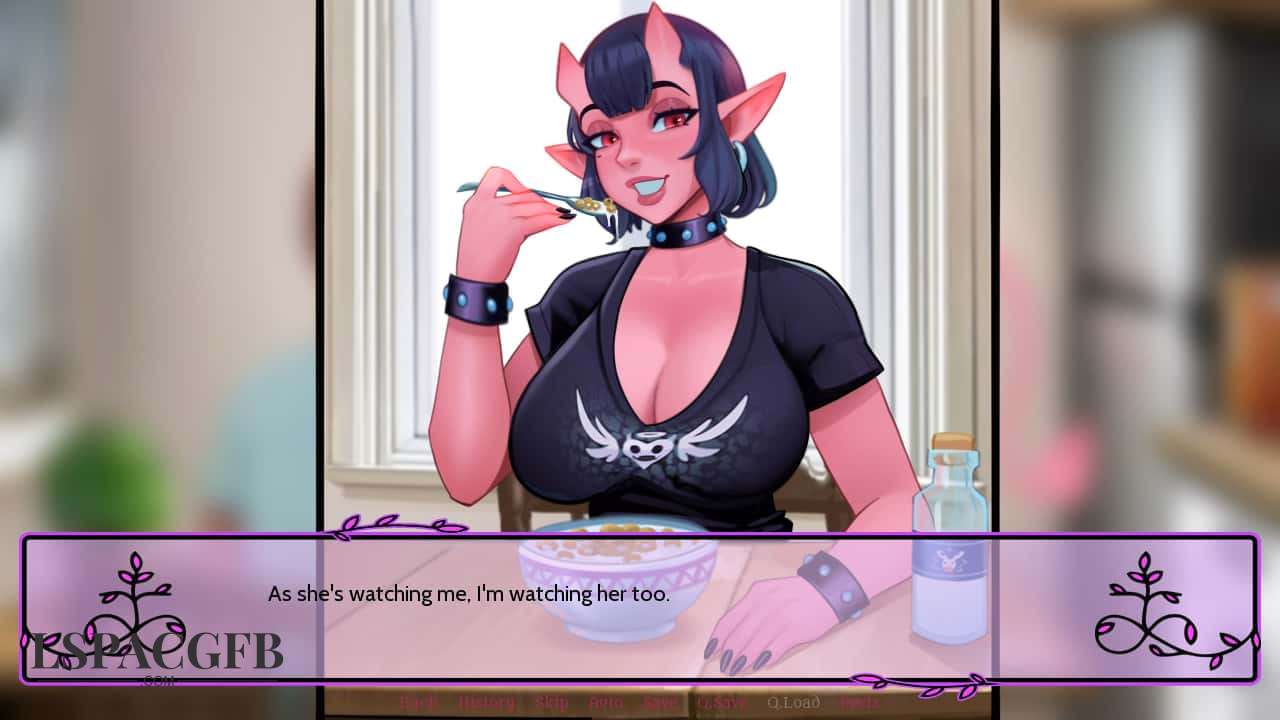Image resolution: width=1280 pixels, height=720 pixels.
Task: Open the ESPACGFB watermark link
Action: click(155, 652)
